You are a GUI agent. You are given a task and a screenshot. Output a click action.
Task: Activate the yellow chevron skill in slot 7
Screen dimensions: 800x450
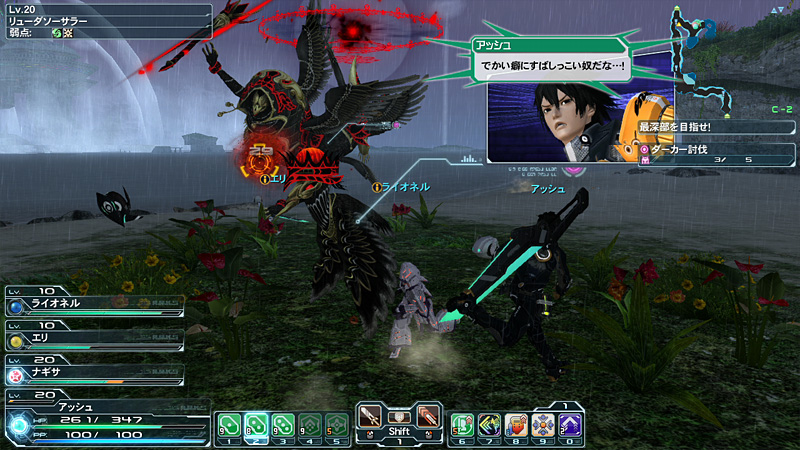489,425
